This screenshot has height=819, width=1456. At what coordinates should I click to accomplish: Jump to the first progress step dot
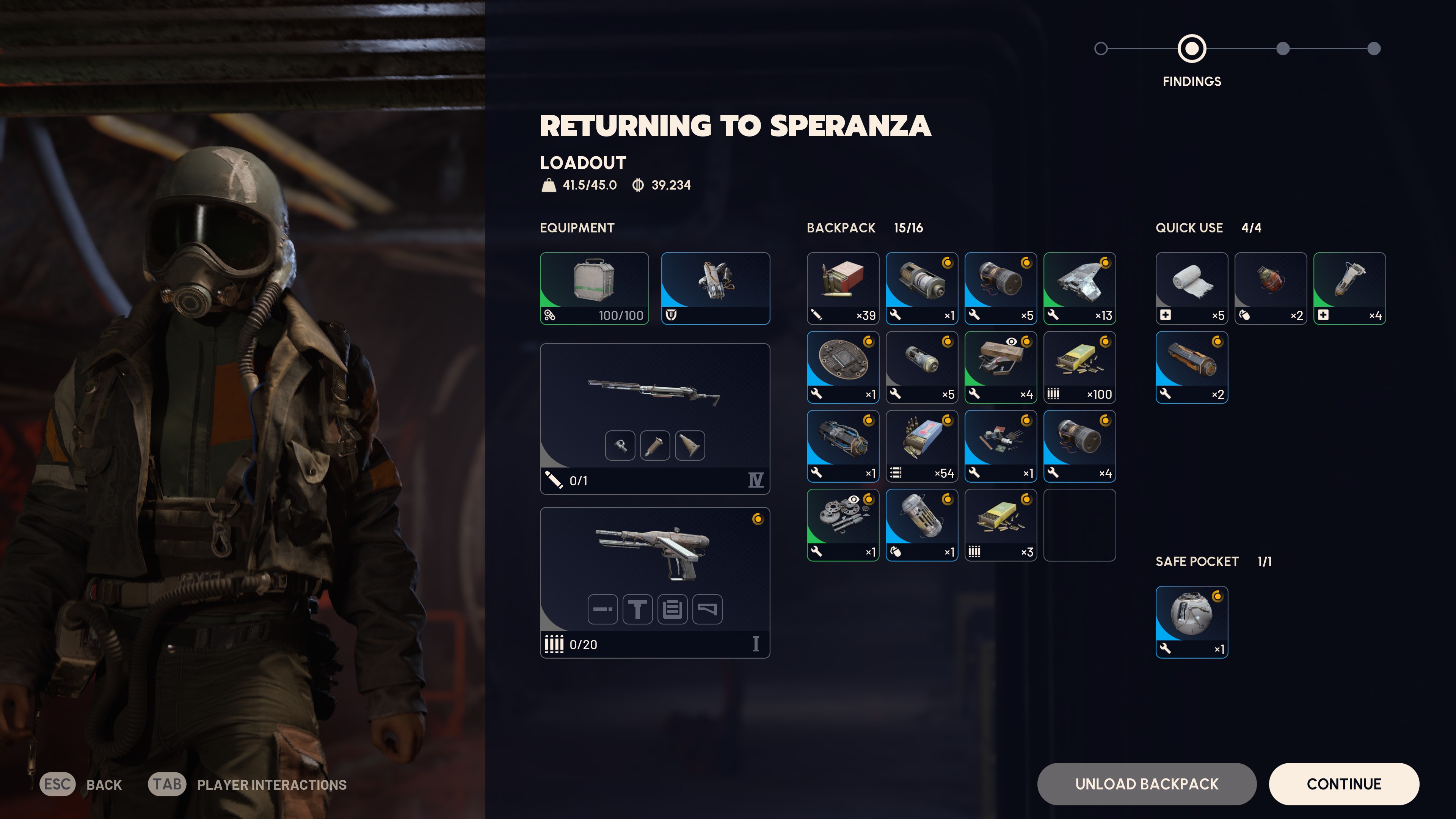(1100, 49)
